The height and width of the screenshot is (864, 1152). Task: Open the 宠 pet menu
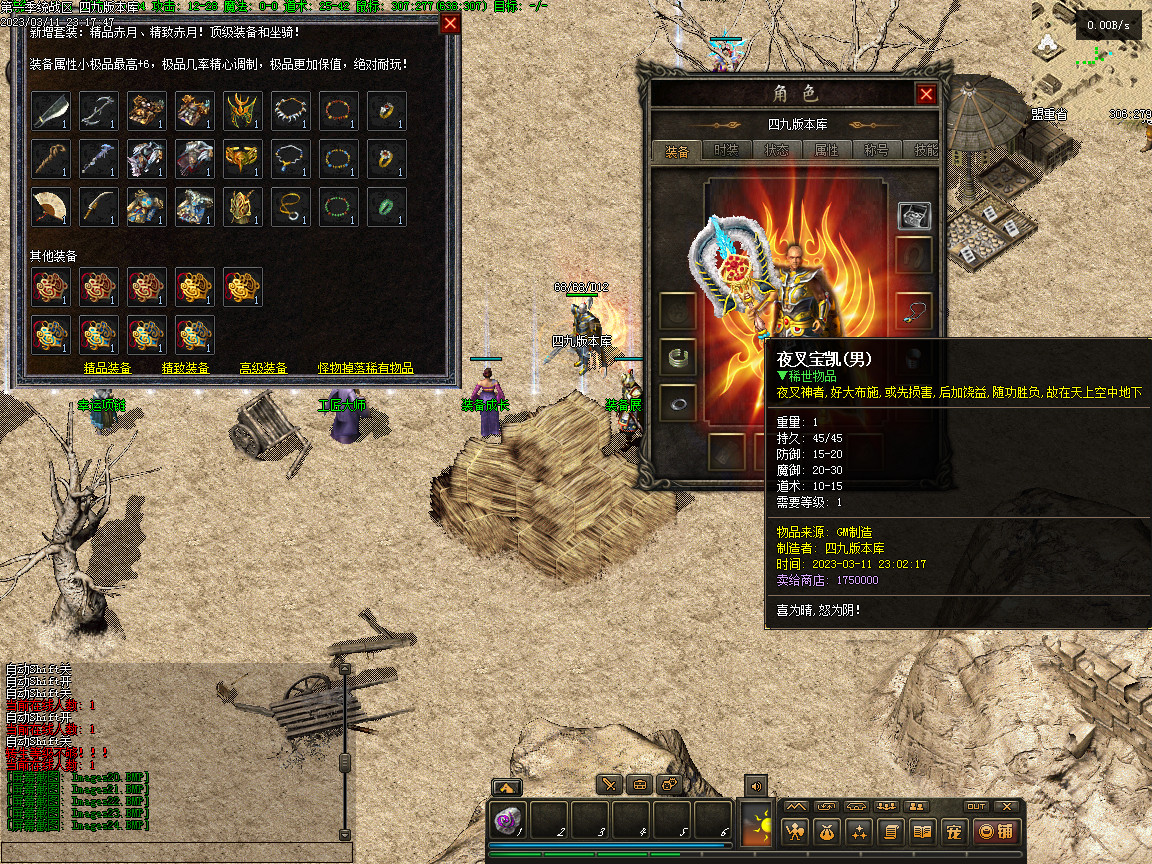(x=953, y=831)
